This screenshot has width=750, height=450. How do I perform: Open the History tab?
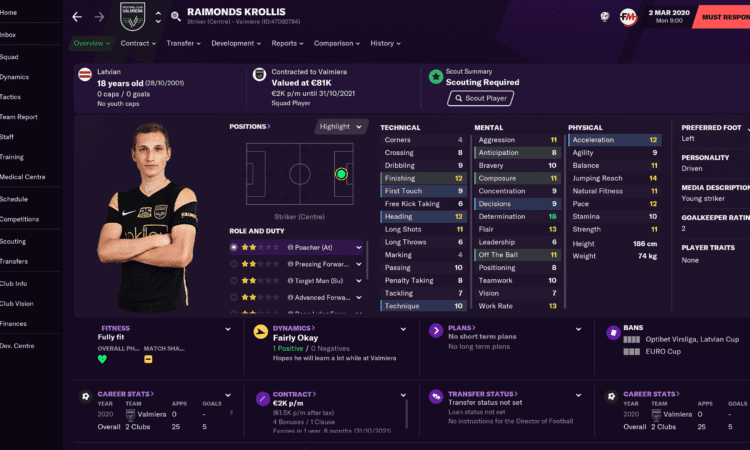[x=384, y=44]
